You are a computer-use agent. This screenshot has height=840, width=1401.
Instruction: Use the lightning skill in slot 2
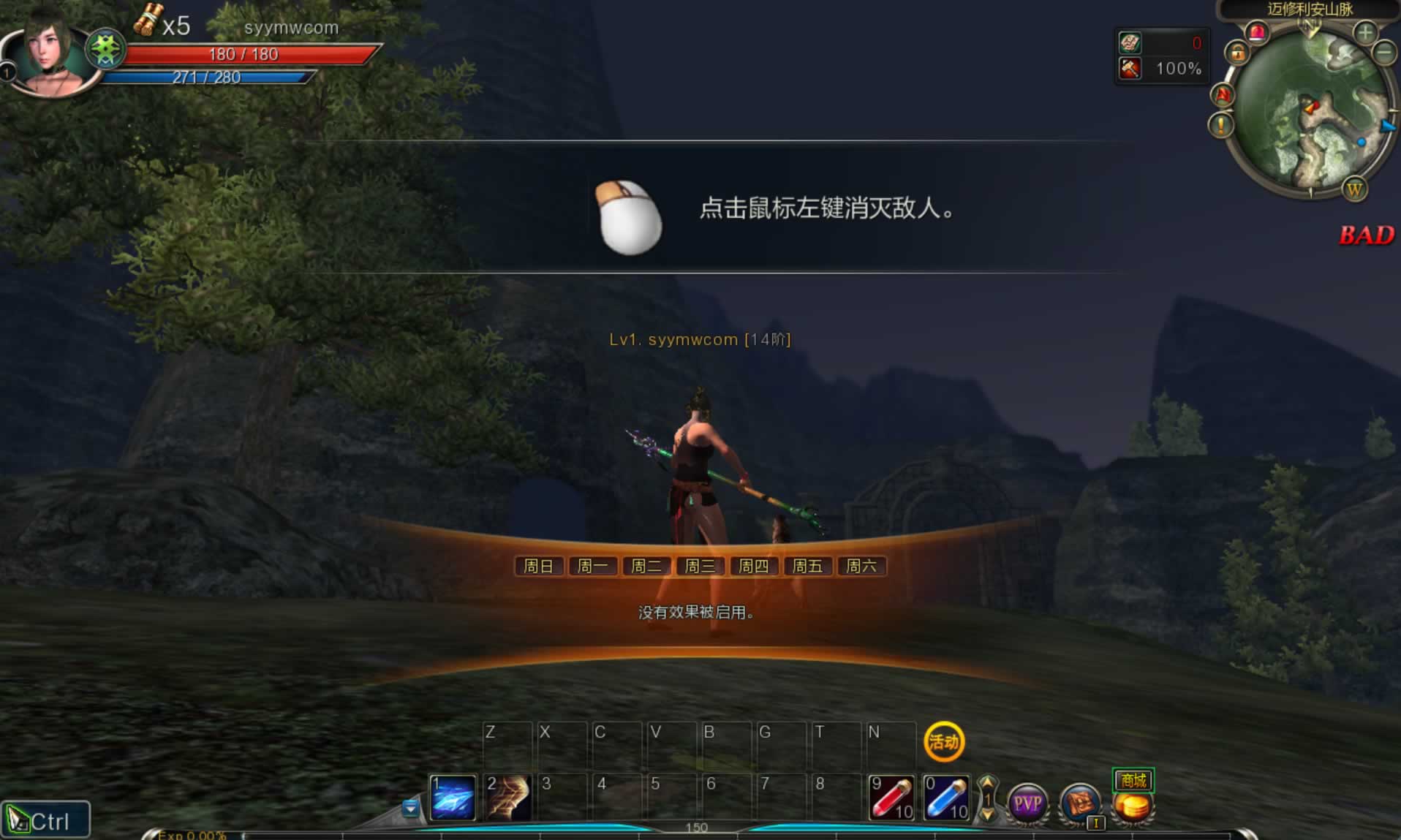point(508,798)
